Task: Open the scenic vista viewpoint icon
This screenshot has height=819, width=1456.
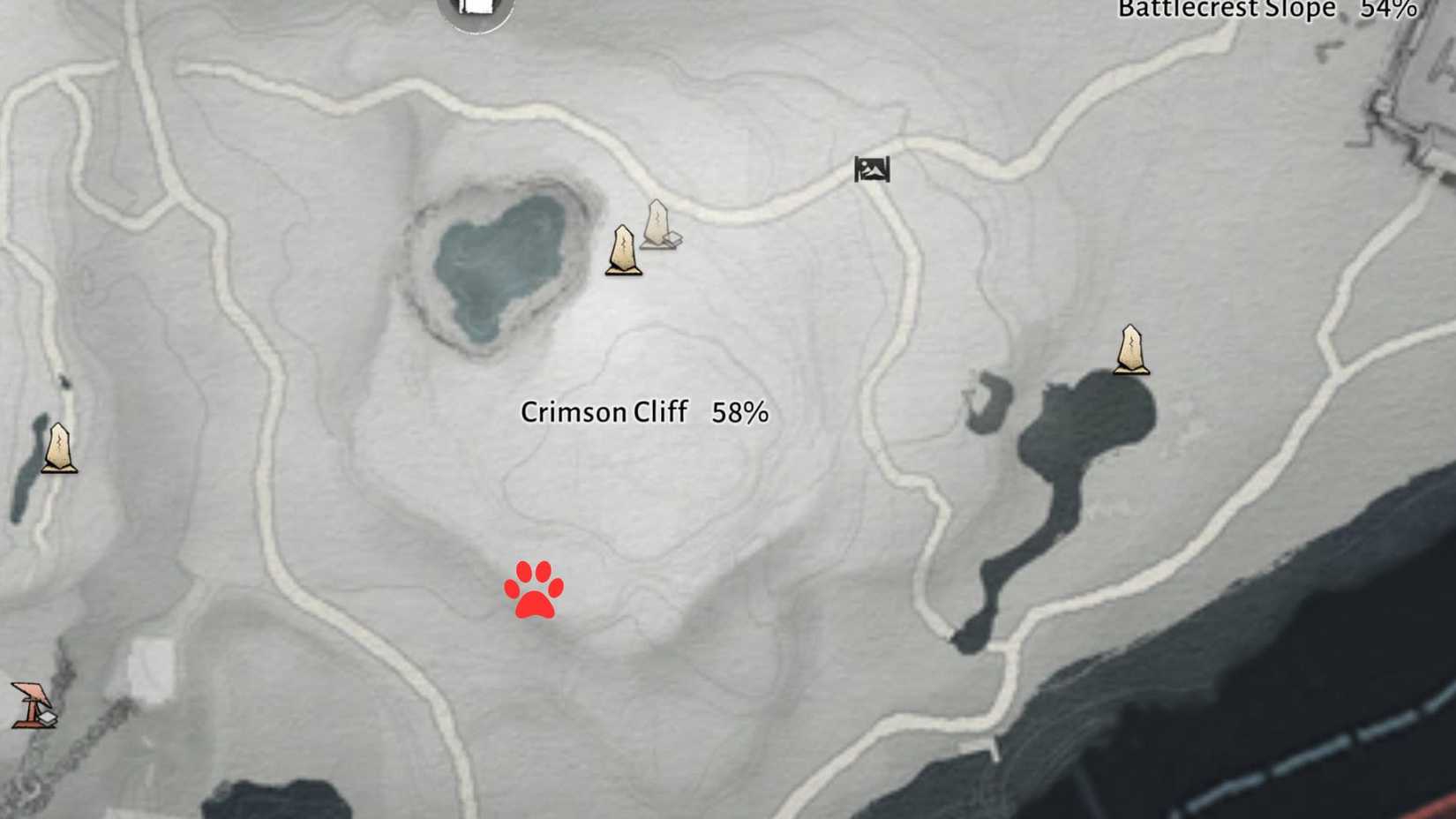Action: pos(872,169)
